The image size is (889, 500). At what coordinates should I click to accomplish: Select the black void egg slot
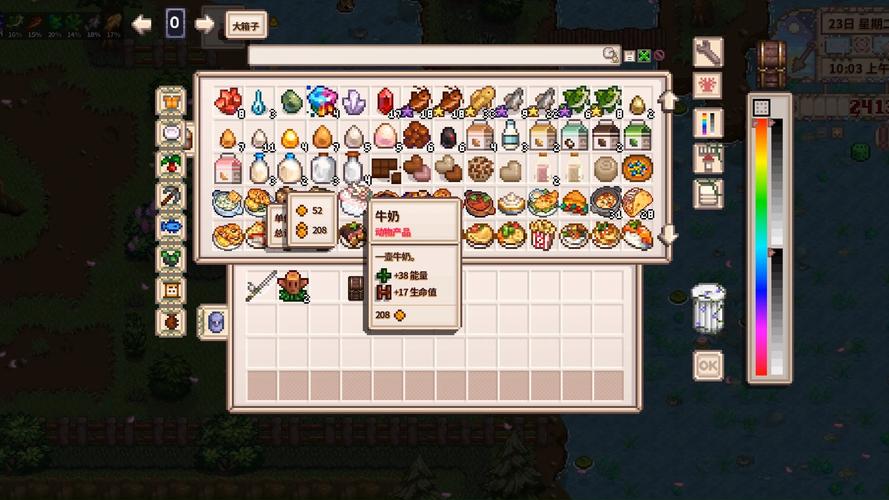coord(448,135)
